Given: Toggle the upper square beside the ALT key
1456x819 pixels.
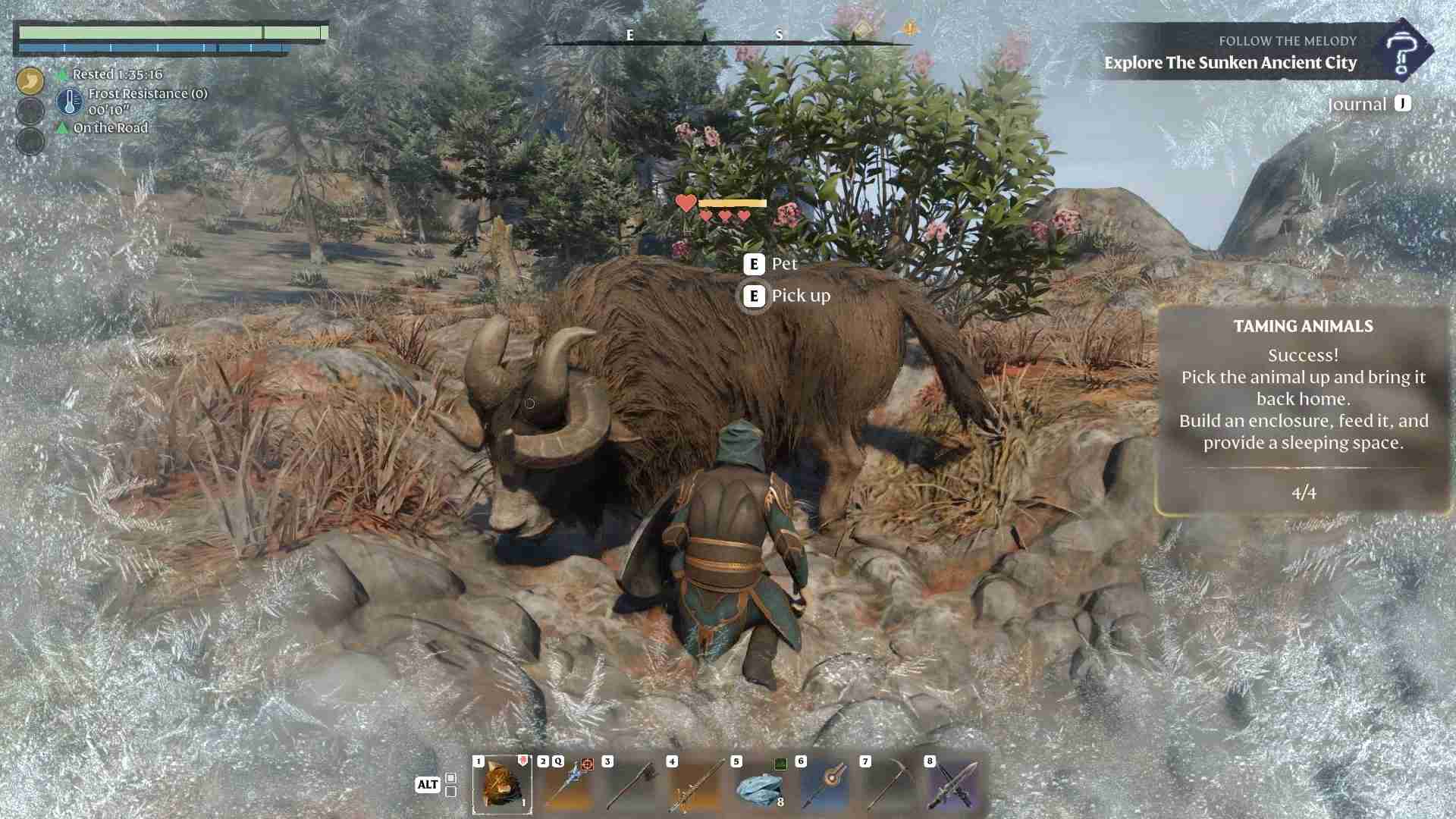Looking at the screenshot, I should point(450,778).
